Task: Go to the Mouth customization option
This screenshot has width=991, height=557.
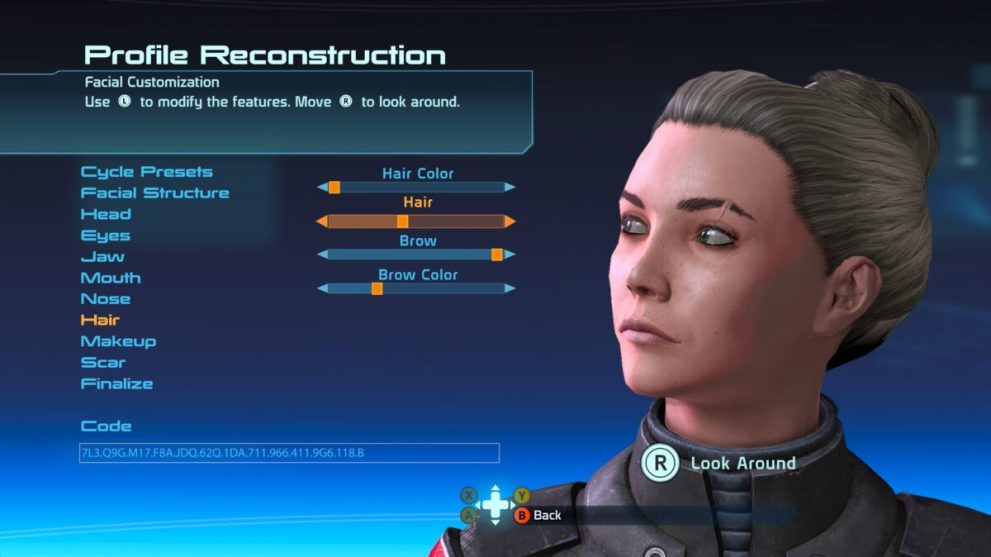Action: [x=111, y=278]
